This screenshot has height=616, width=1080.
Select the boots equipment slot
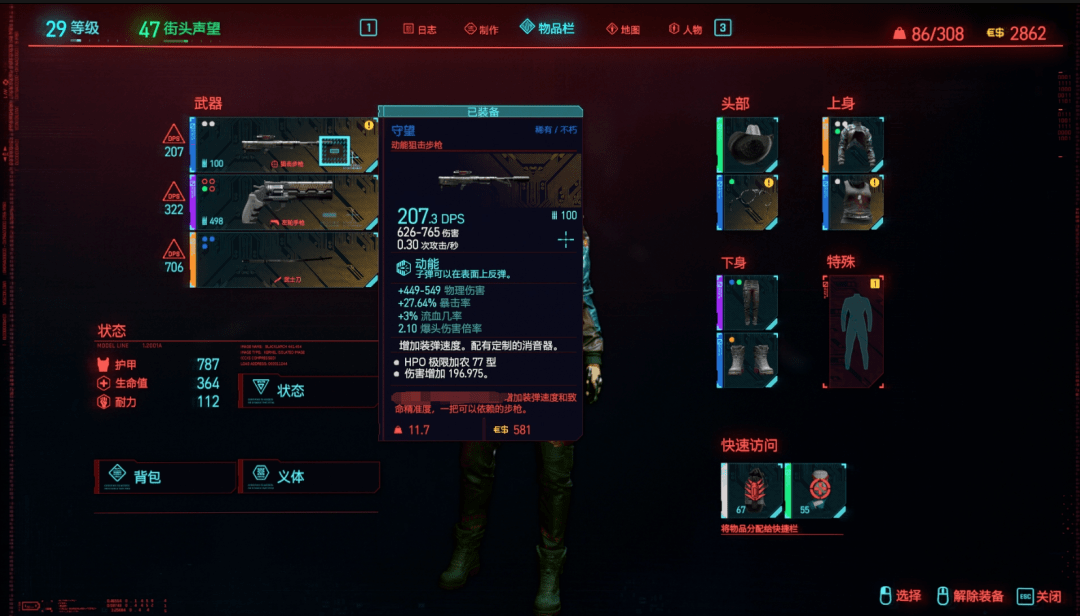tap(748, 360)
